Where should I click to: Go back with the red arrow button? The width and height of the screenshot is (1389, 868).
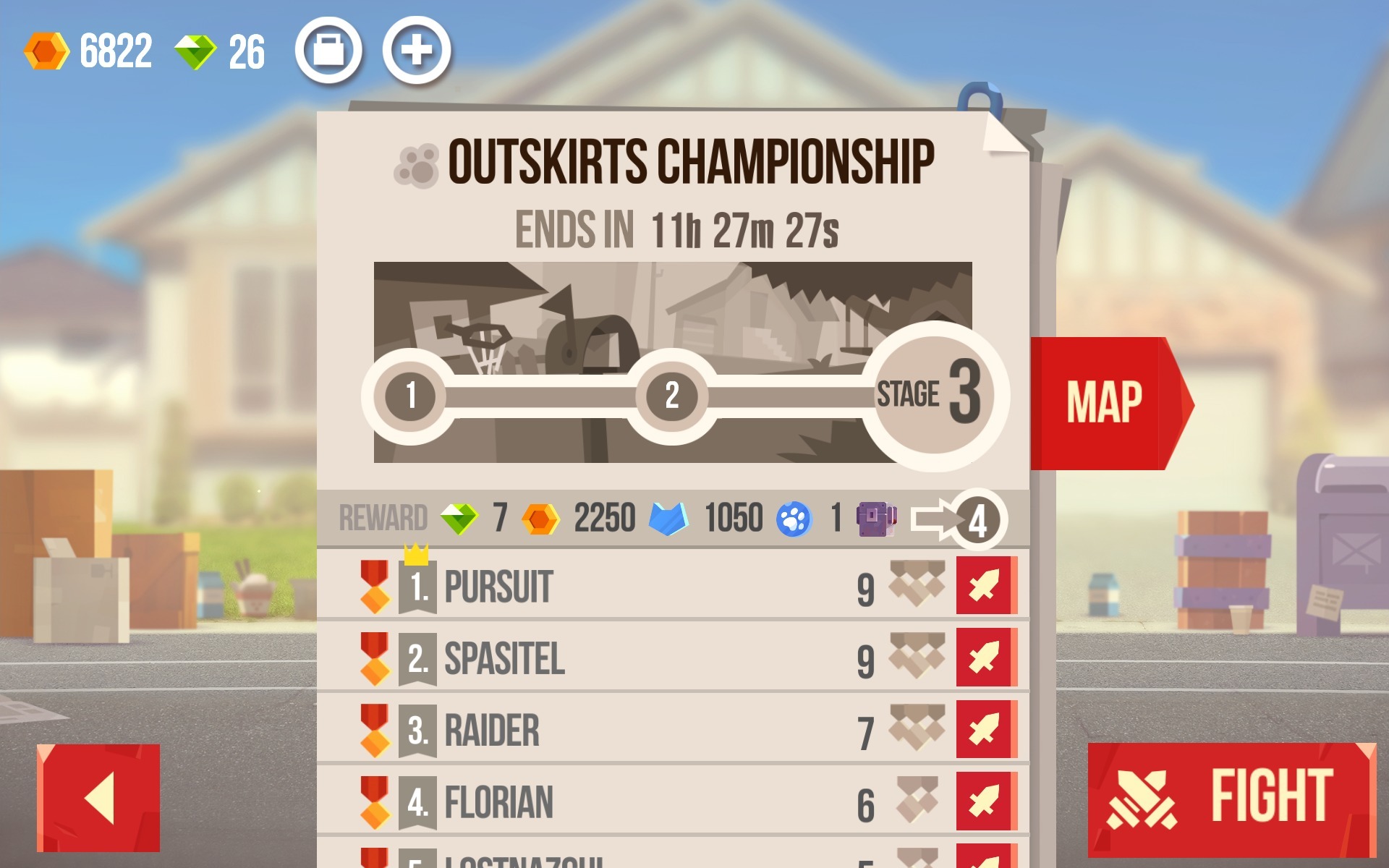pyautogui.click(x=98, y=798)
